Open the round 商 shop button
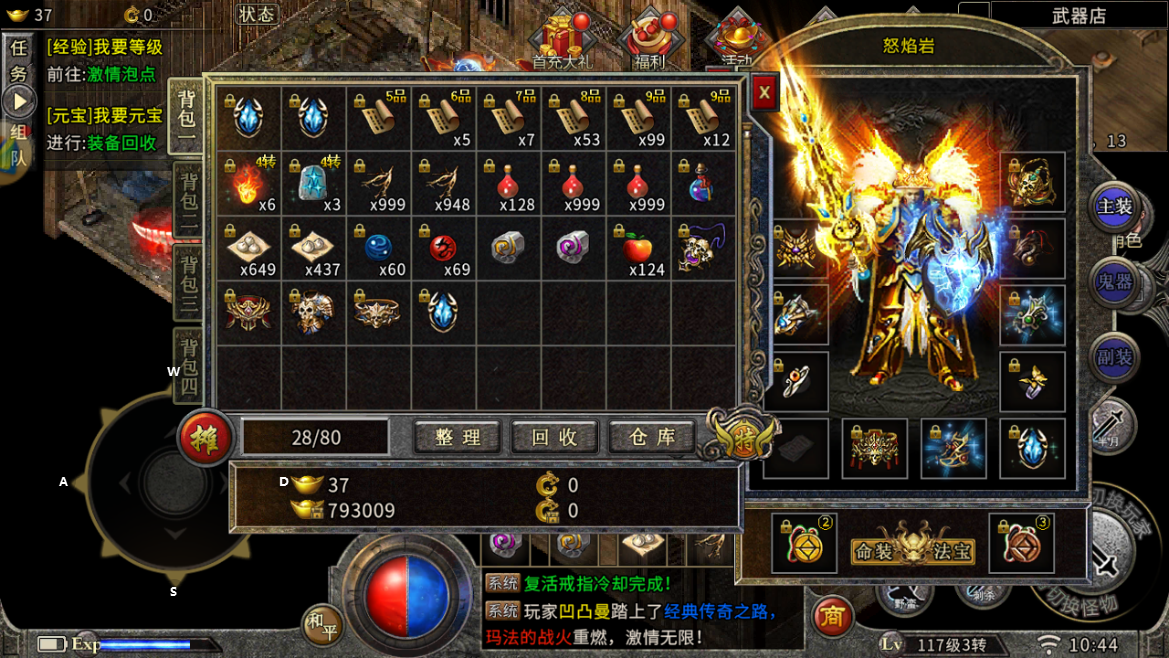Image resolution: width=1169 pixels, height=658 pixels. [x=832, y=617]
